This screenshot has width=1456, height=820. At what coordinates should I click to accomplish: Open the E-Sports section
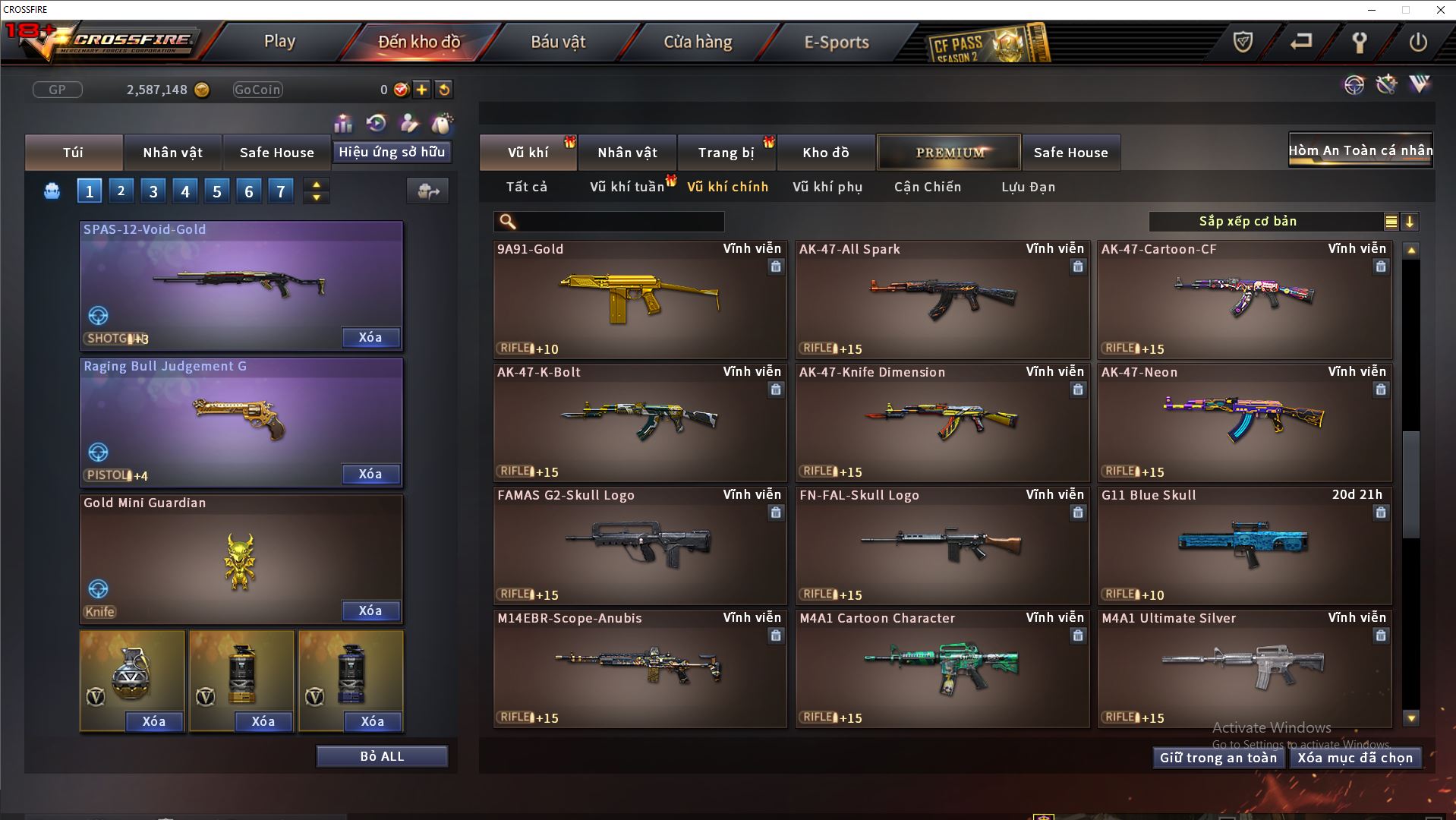[837, 42]
